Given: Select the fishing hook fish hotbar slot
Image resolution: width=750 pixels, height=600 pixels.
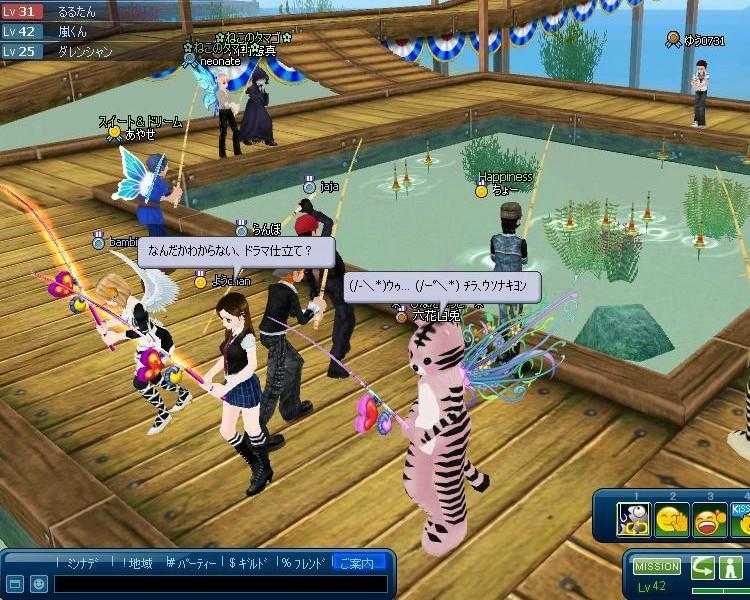Looking at the screenshot, I should coord(633,520).
